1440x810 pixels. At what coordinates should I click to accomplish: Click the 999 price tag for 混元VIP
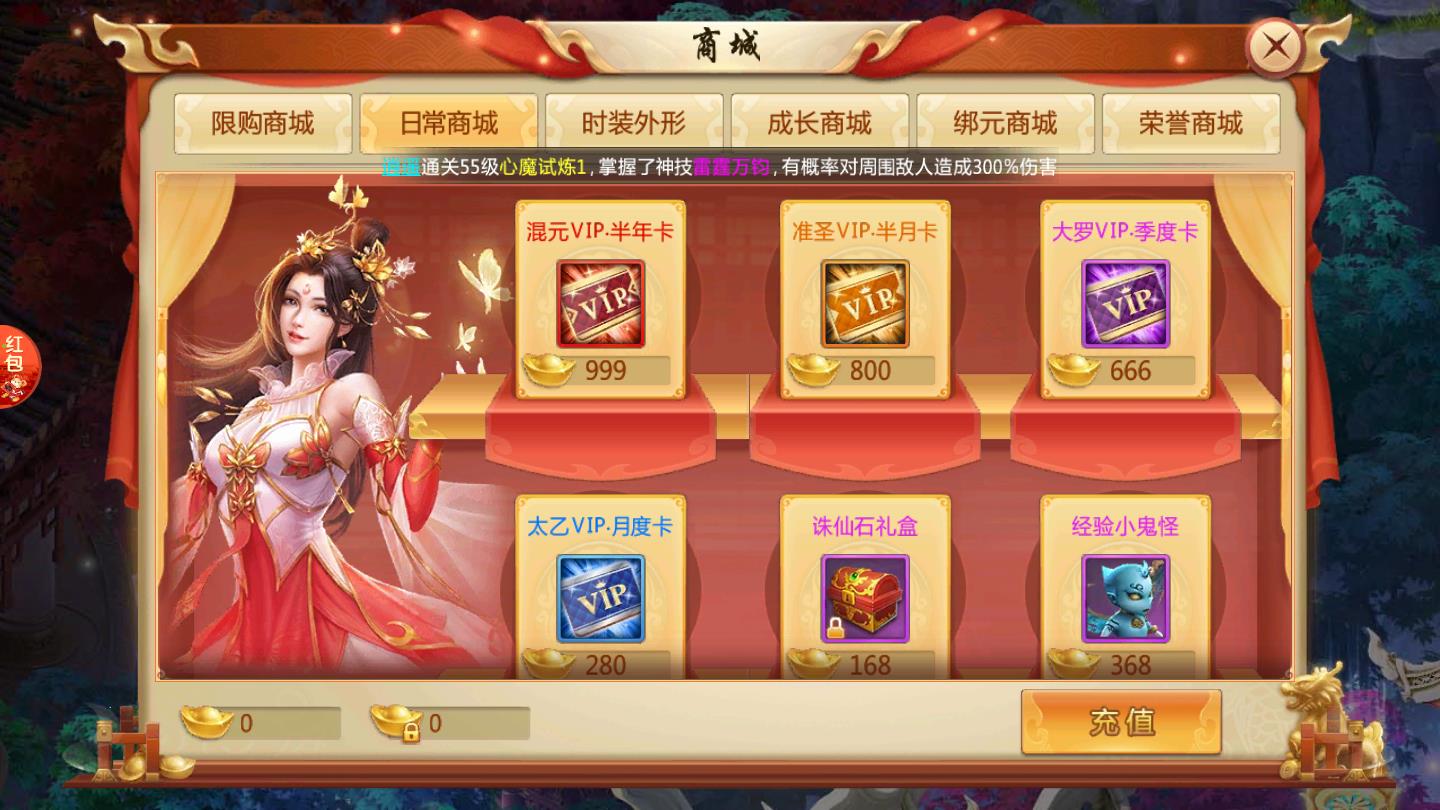click(601, 370)
